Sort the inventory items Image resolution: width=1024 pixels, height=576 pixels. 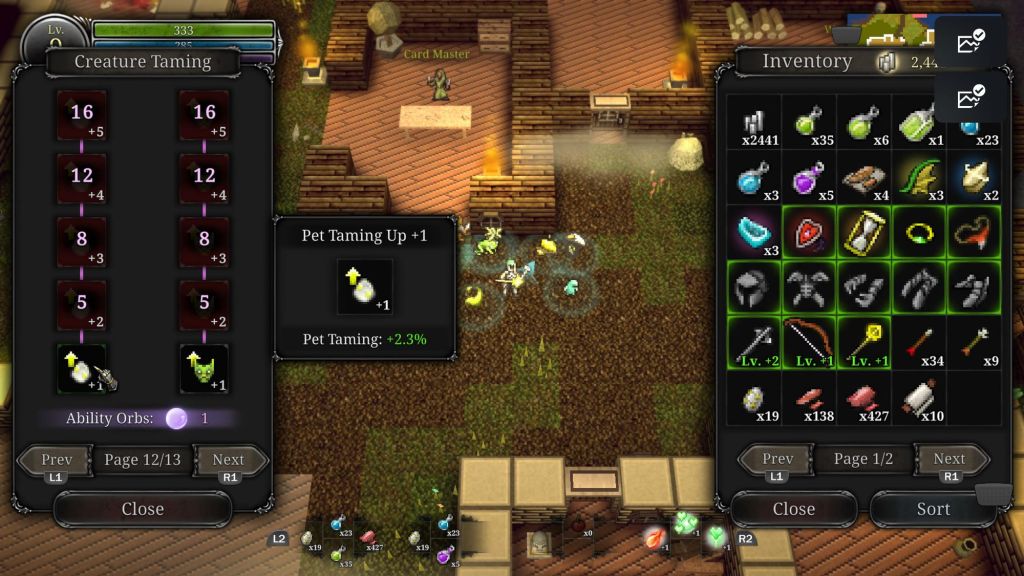[933, 509]
